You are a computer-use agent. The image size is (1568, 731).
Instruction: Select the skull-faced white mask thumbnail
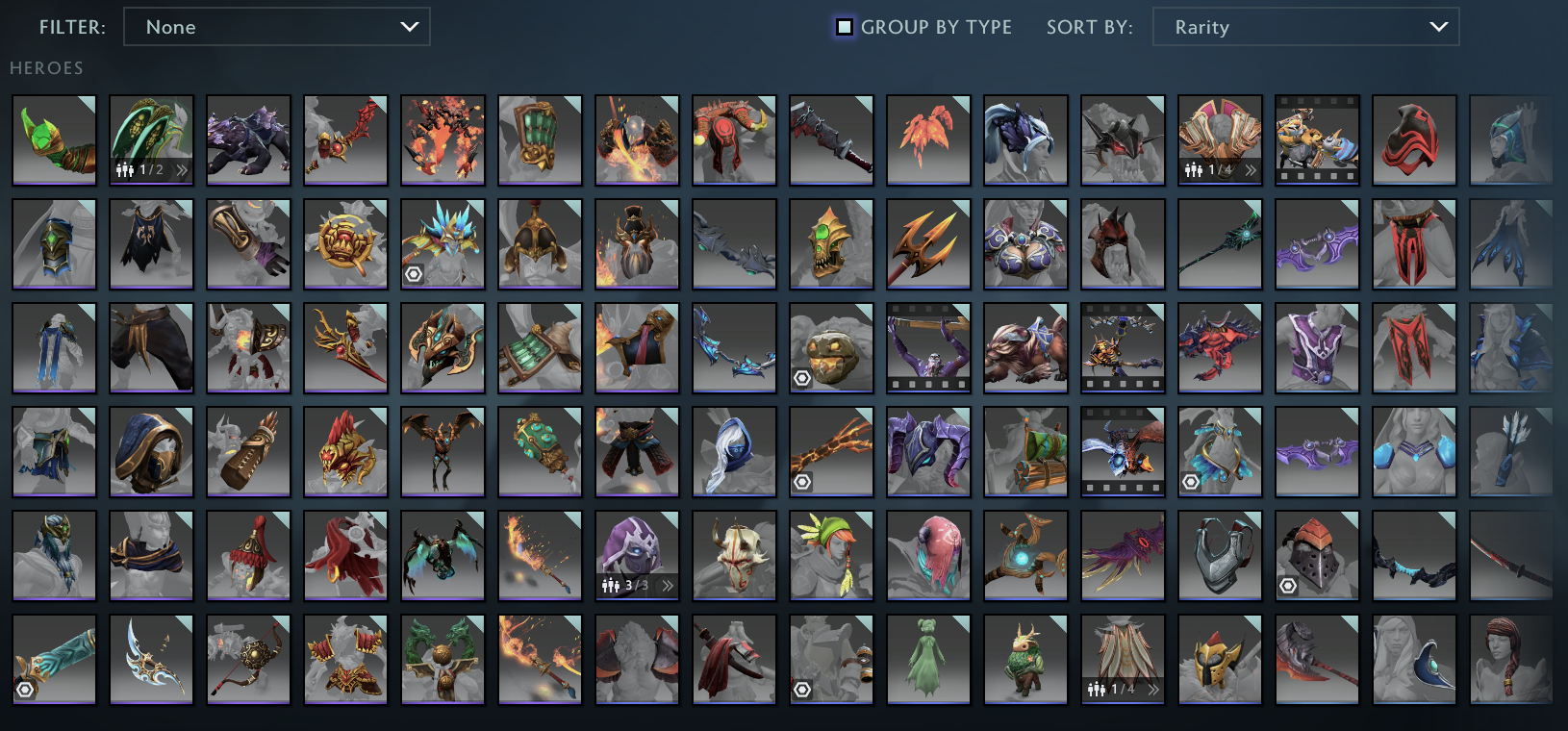tap(734, 555)
